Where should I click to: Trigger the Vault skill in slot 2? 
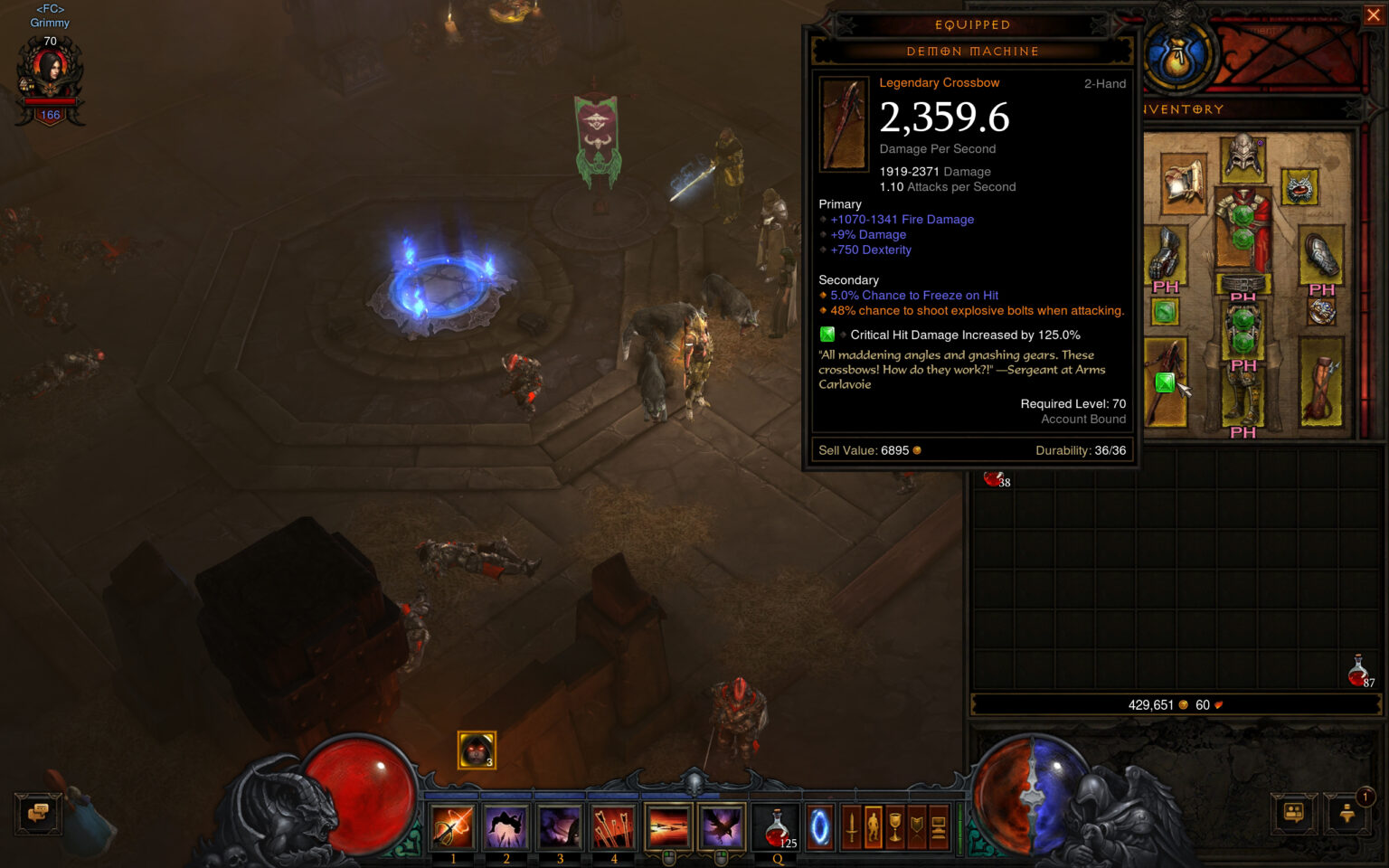click(506, 827)
